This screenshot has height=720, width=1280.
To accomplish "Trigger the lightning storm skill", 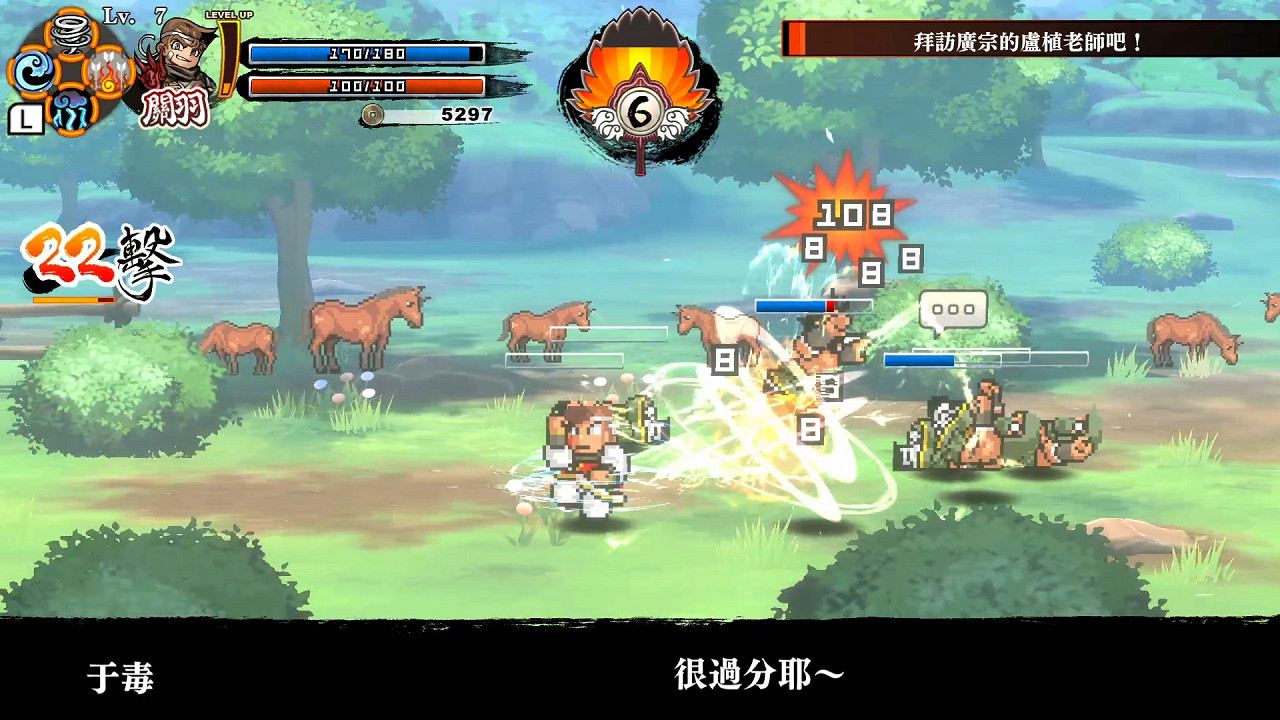I will click(72, 112).
